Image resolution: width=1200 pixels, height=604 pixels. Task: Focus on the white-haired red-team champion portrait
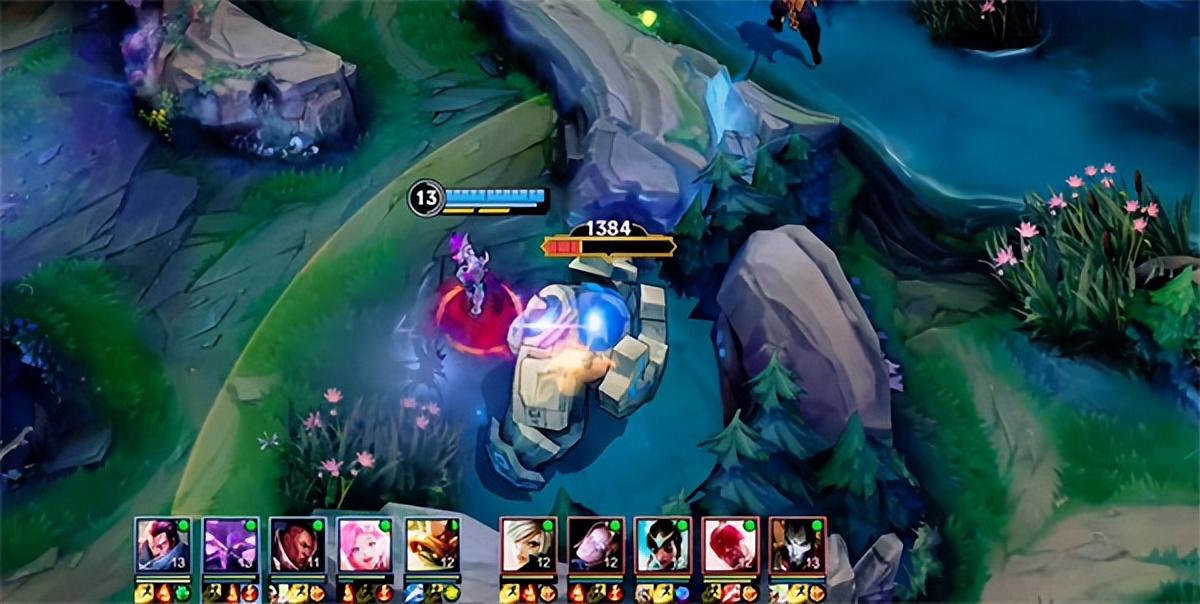(528, 545)
